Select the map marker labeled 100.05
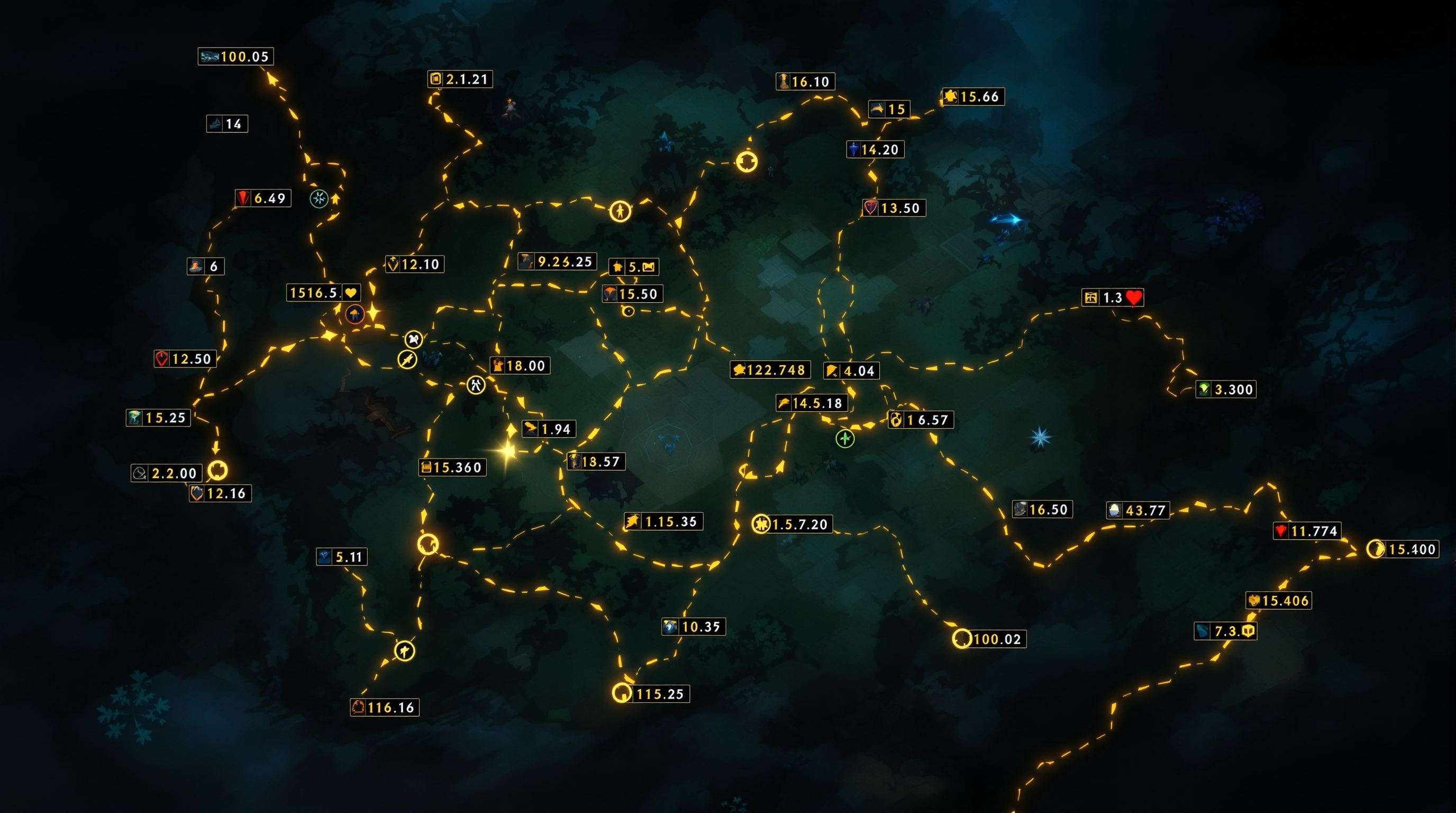This screenshot has width=1456, height=813. pyautogui.click(x=235, y=57)
